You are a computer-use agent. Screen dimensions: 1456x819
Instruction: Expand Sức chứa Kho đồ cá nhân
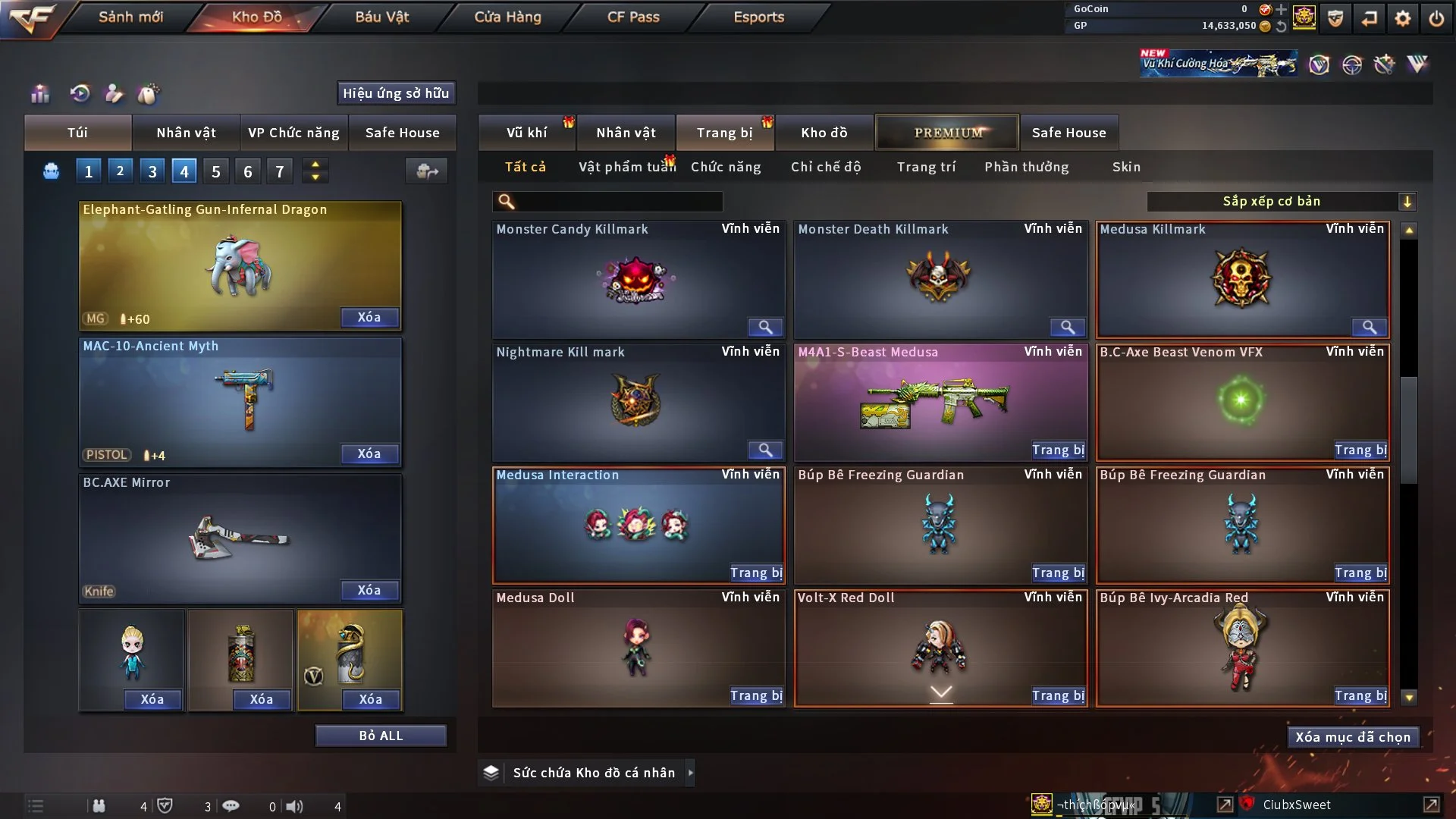[690, 773]
